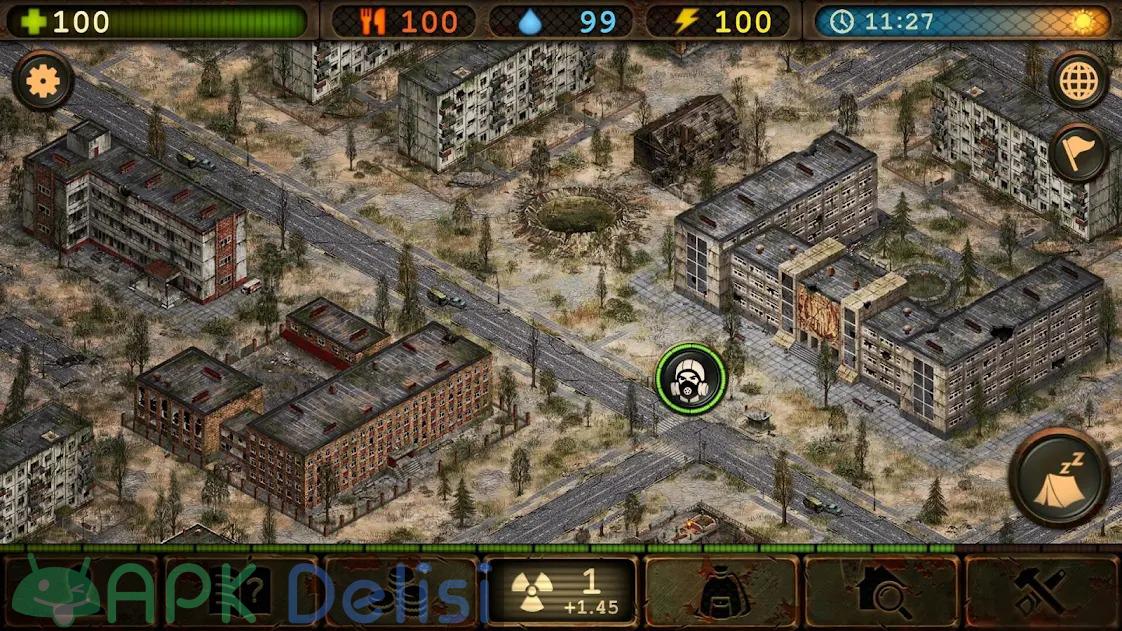Open the stacked coins panel
The height and width of the screenshot is (631, 1122).
click(400, 592)
